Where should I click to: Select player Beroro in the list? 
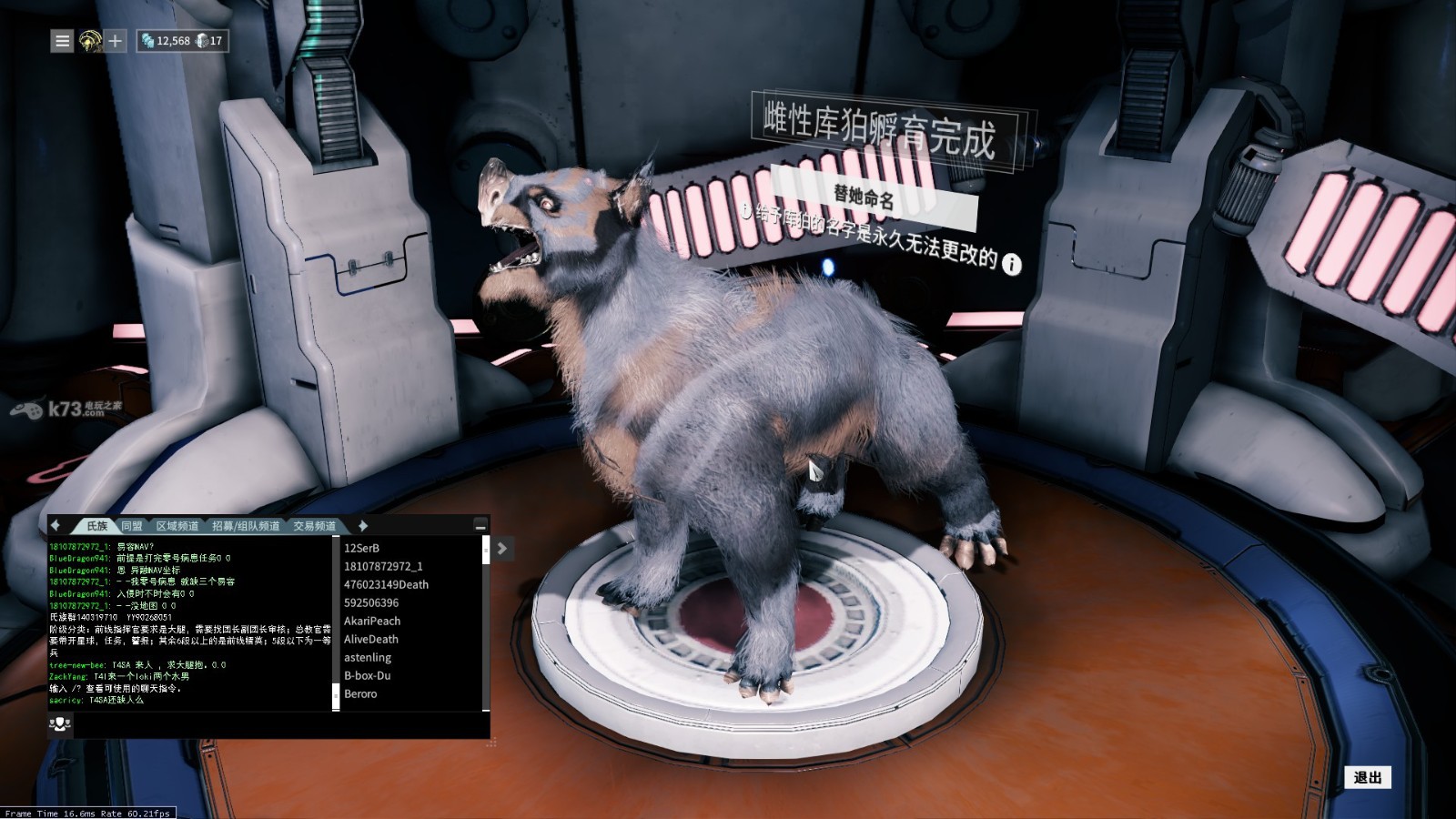[360, 693]
